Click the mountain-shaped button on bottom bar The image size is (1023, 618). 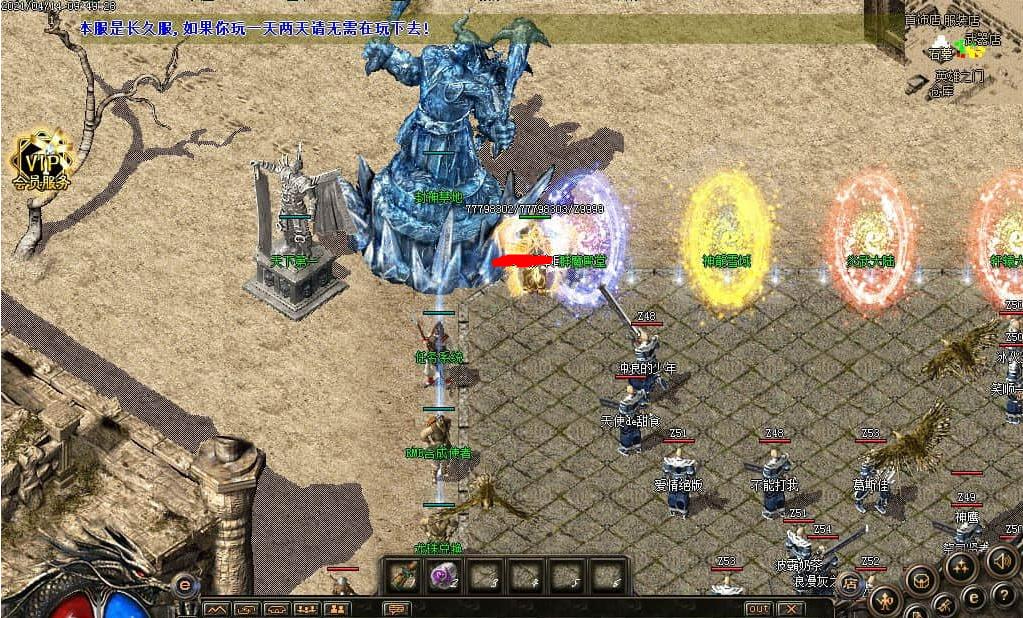point(217,609)
